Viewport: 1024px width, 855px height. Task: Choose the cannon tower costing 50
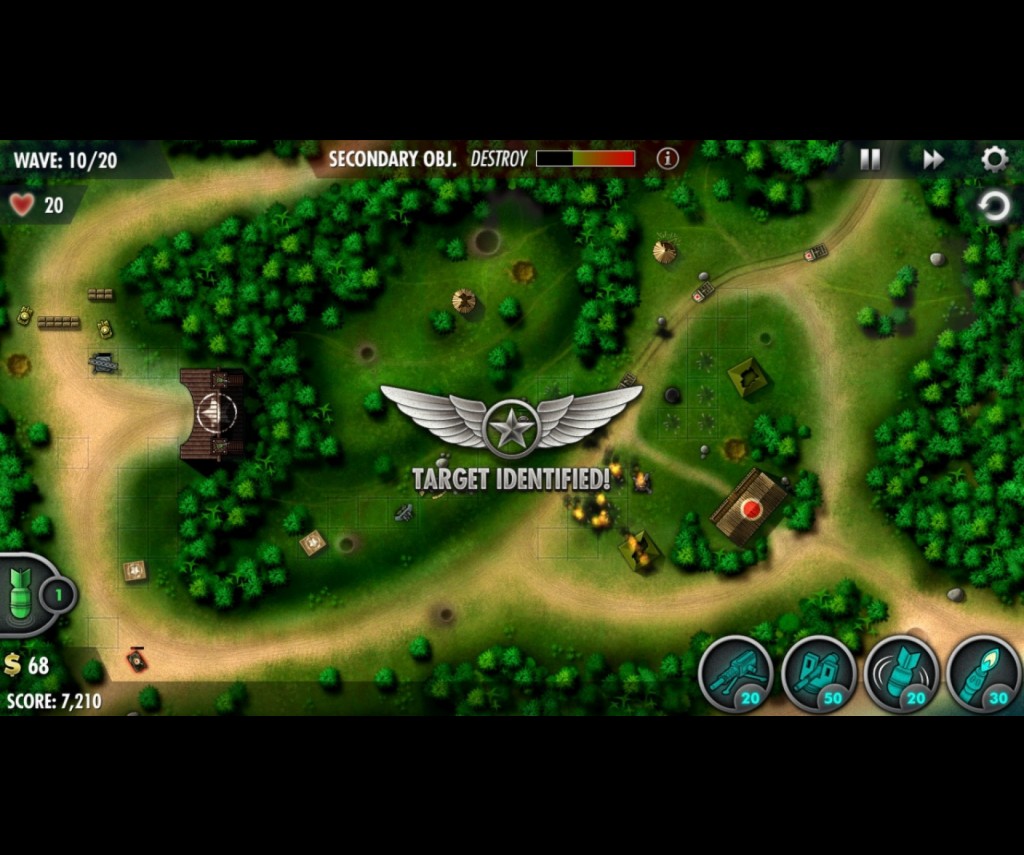coord(818,674)
